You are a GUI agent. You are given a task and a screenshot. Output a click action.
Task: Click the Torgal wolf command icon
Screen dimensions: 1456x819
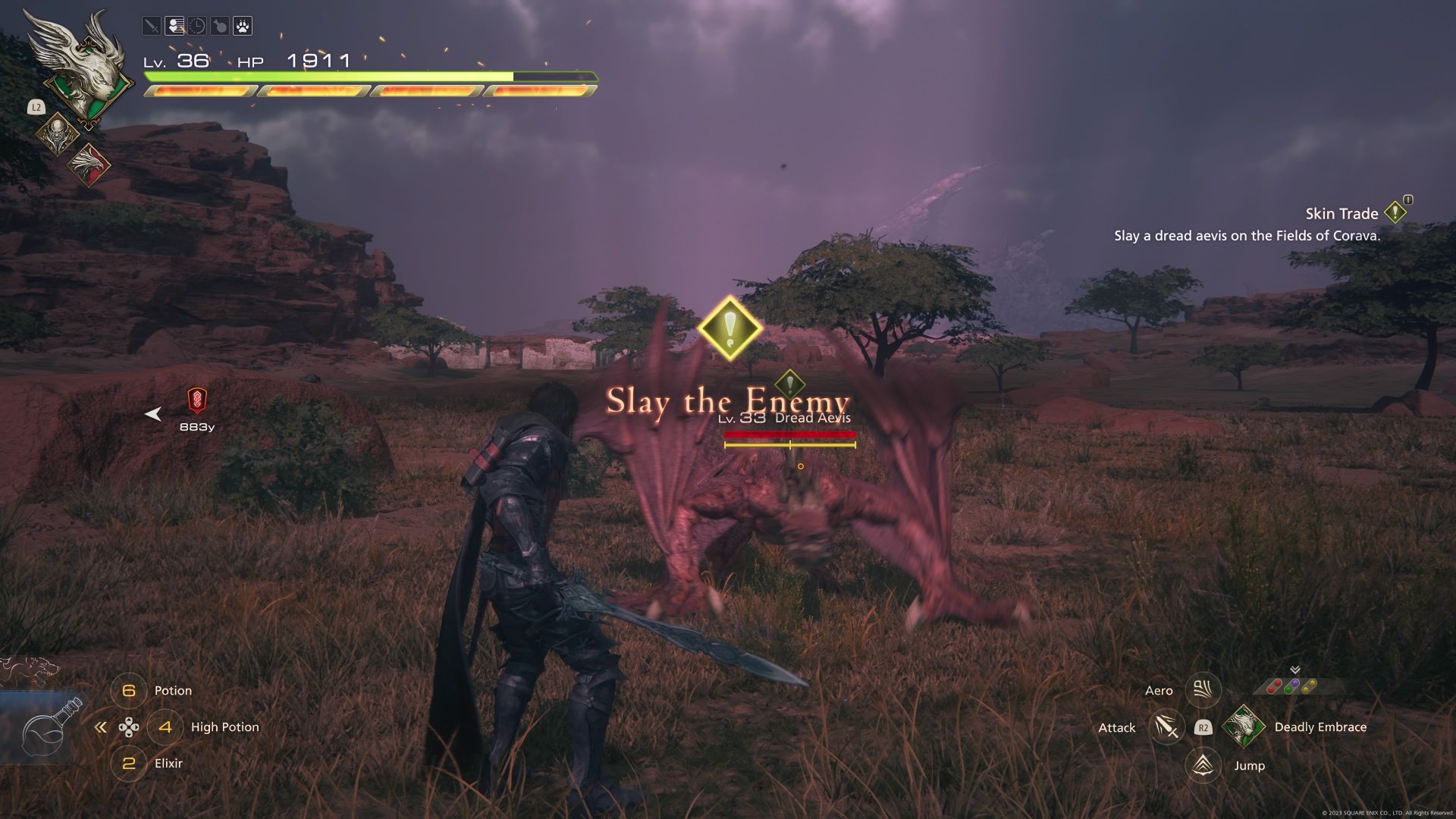(30, 672)
